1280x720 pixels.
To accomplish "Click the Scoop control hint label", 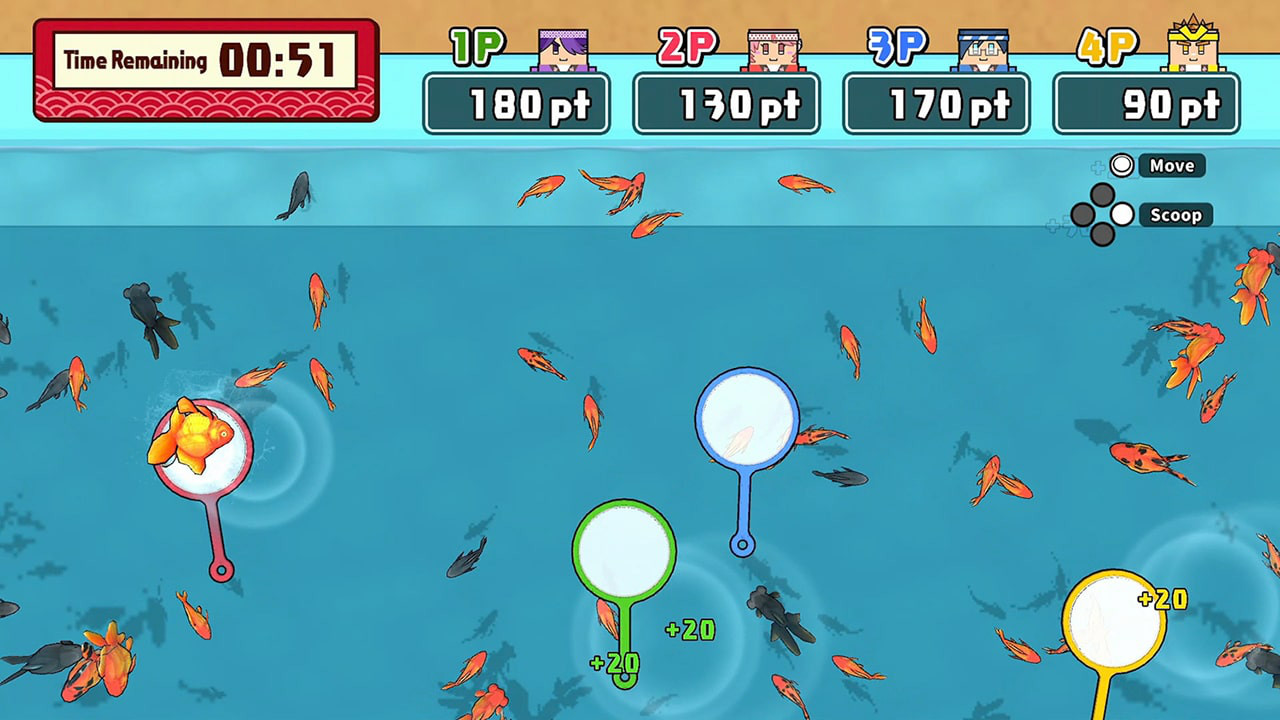I will point(1177,215).
